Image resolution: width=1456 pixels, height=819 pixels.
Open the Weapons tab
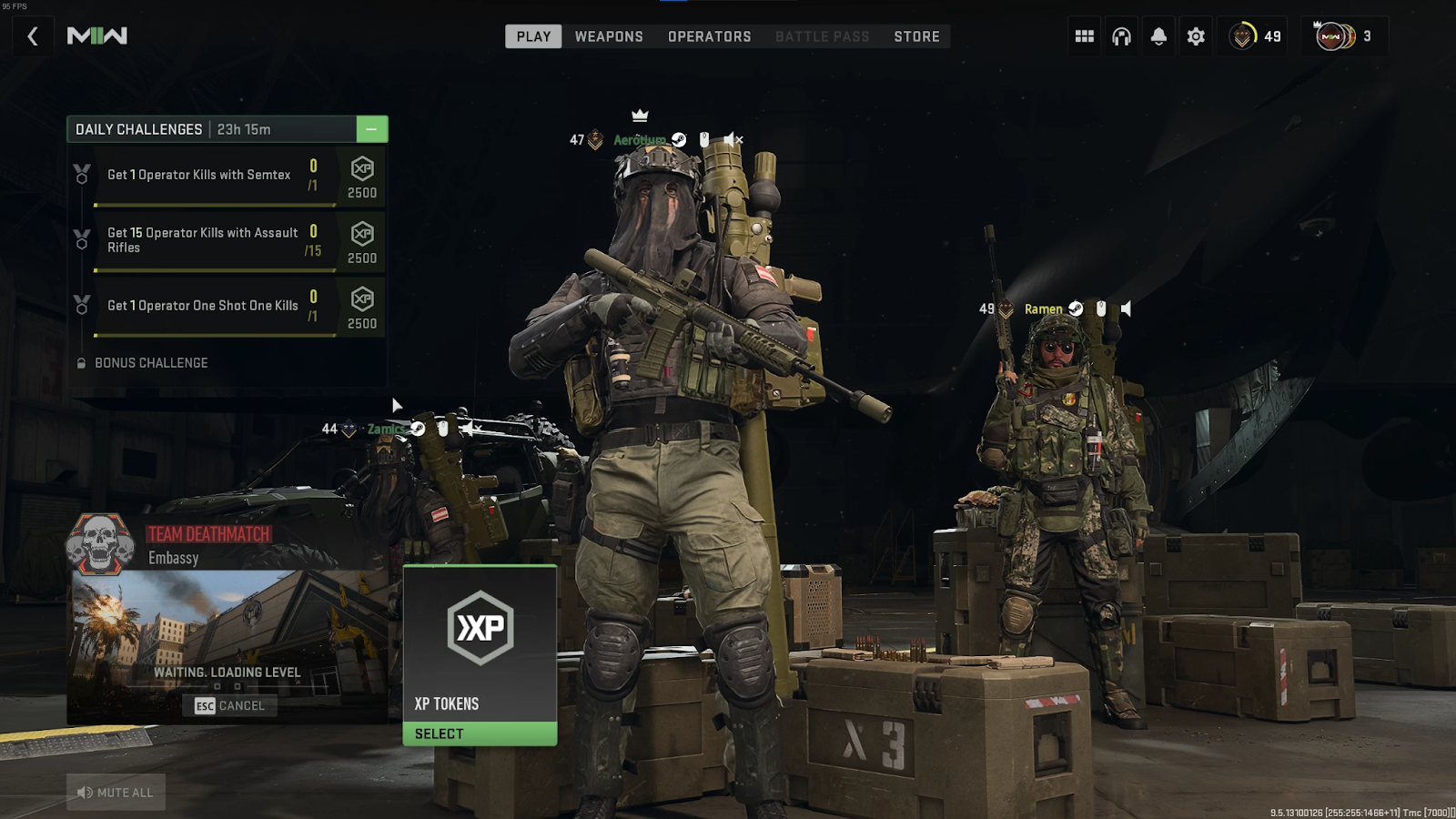click(x=609, y=36)
